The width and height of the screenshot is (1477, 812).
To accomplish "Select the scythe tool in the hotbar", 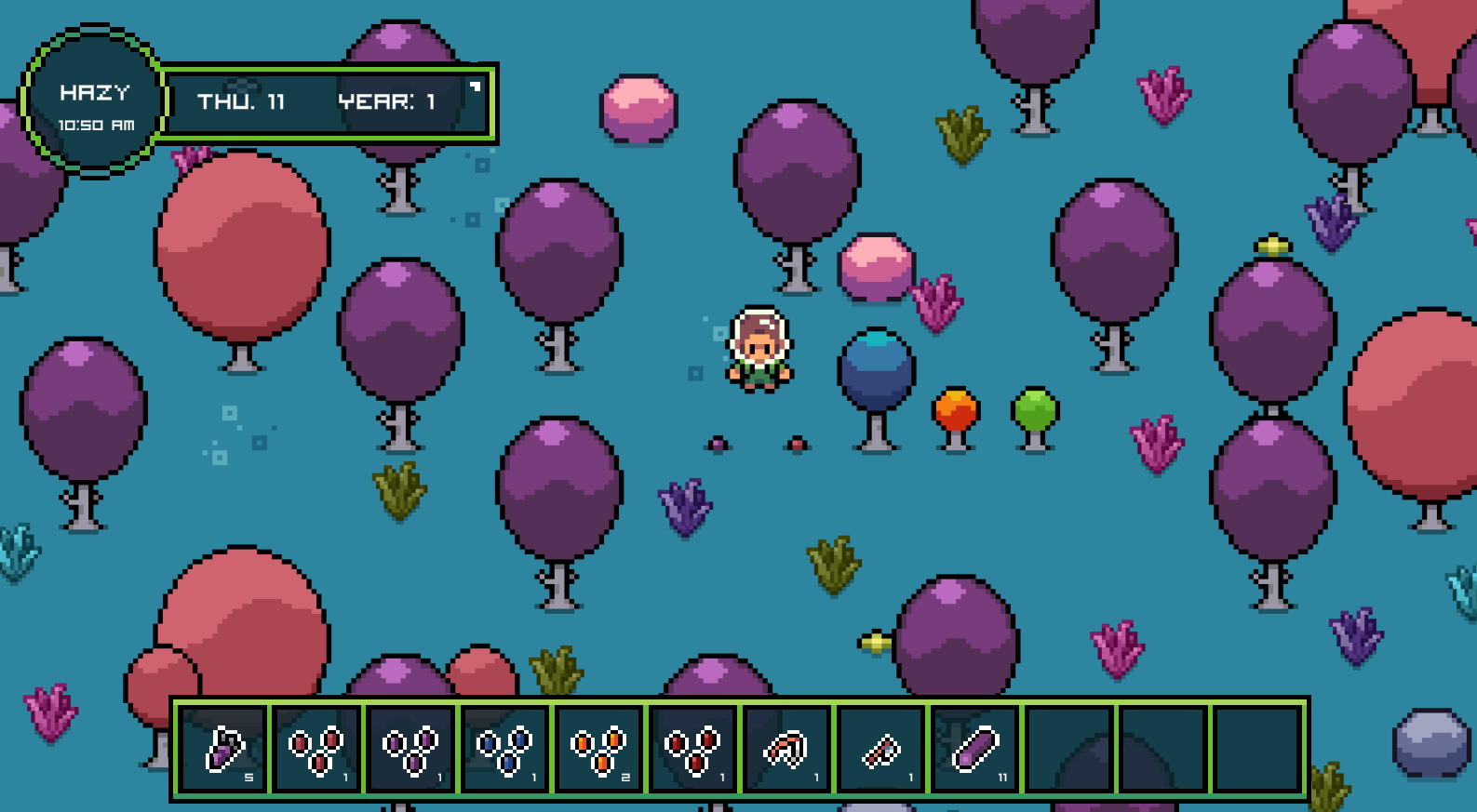I will pos(786,749).
